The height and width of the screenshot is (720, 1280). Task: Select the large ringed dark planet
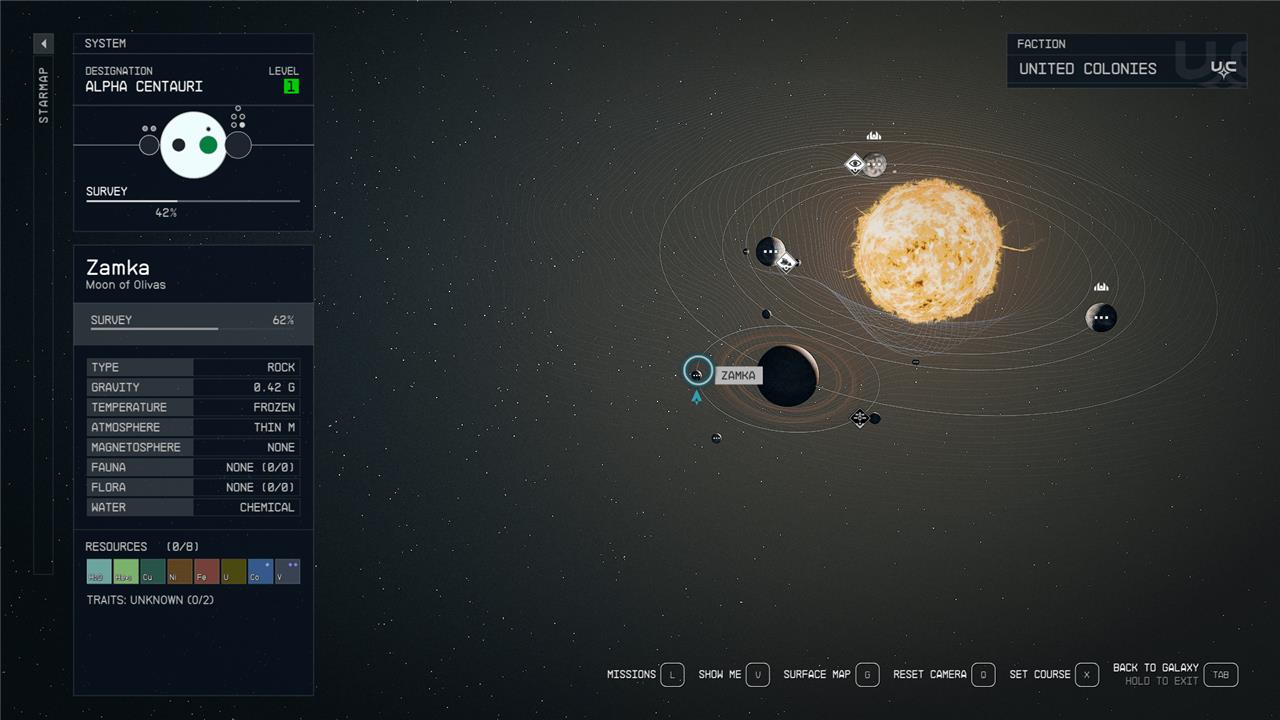click(x=787, y=376)
